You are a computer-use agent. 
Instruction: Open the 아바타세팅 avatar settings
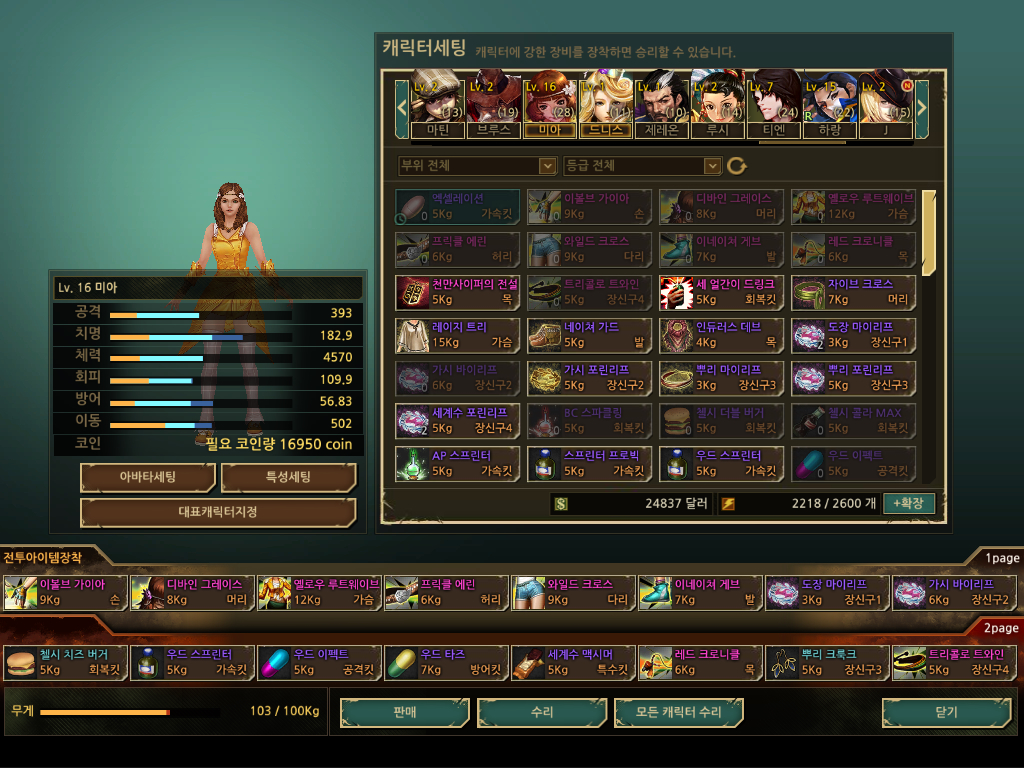pyautogui.click(x=148, y=477)
